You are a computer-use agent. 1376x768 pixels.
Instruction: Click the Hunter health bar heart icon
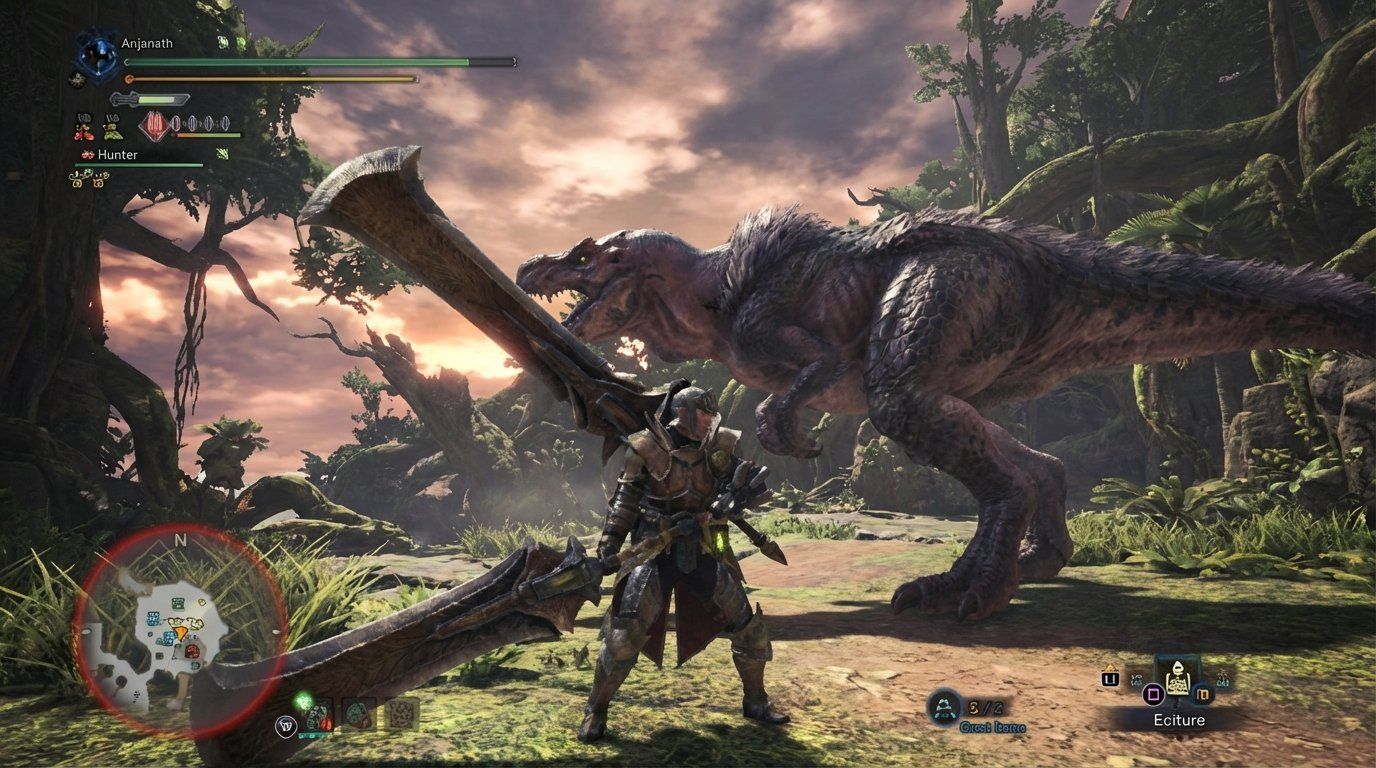point(87,154)
